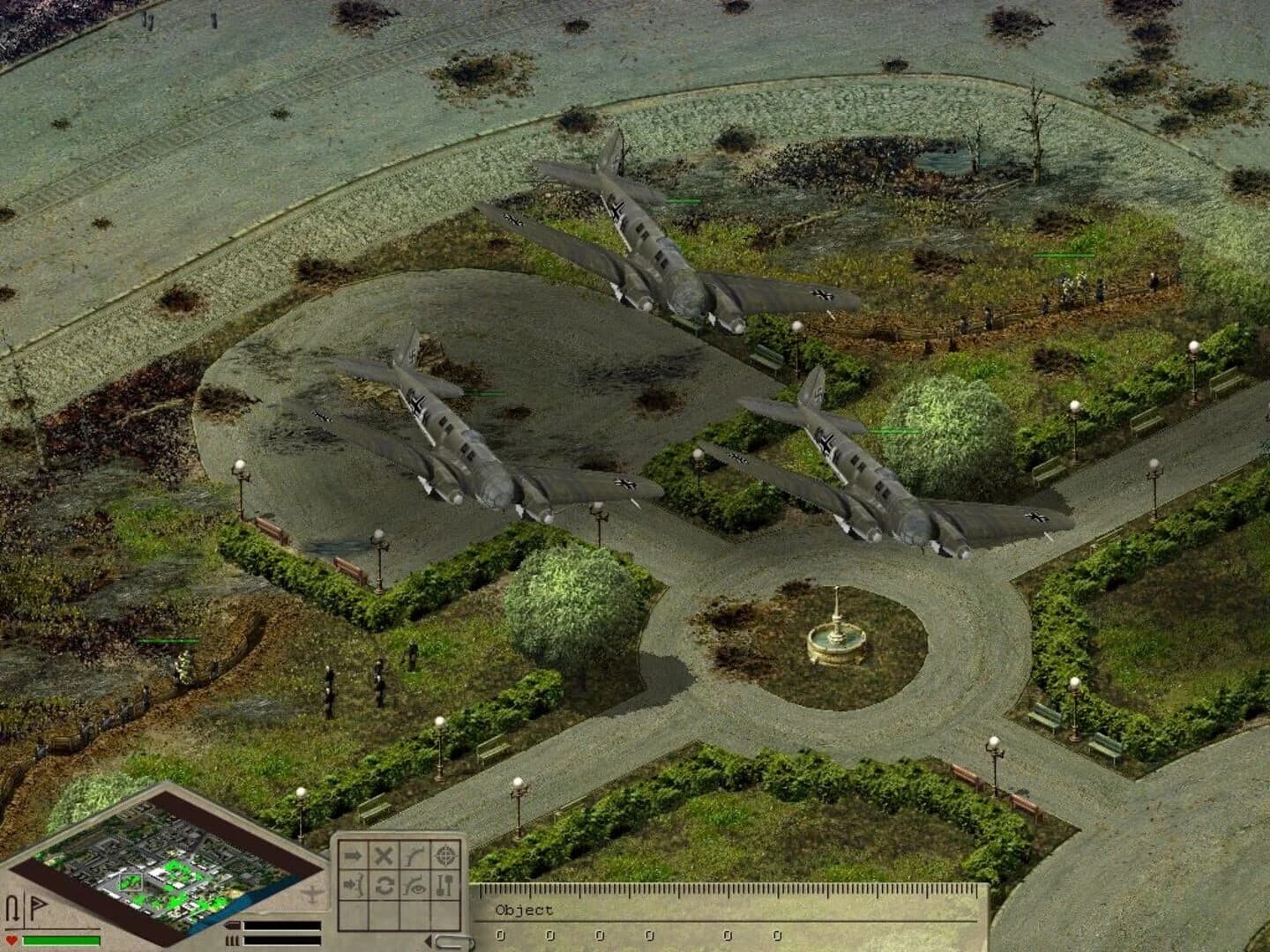Screen dimensions: 1270x952
Task: Click the Stop command X icon
Action: (384, 855)
